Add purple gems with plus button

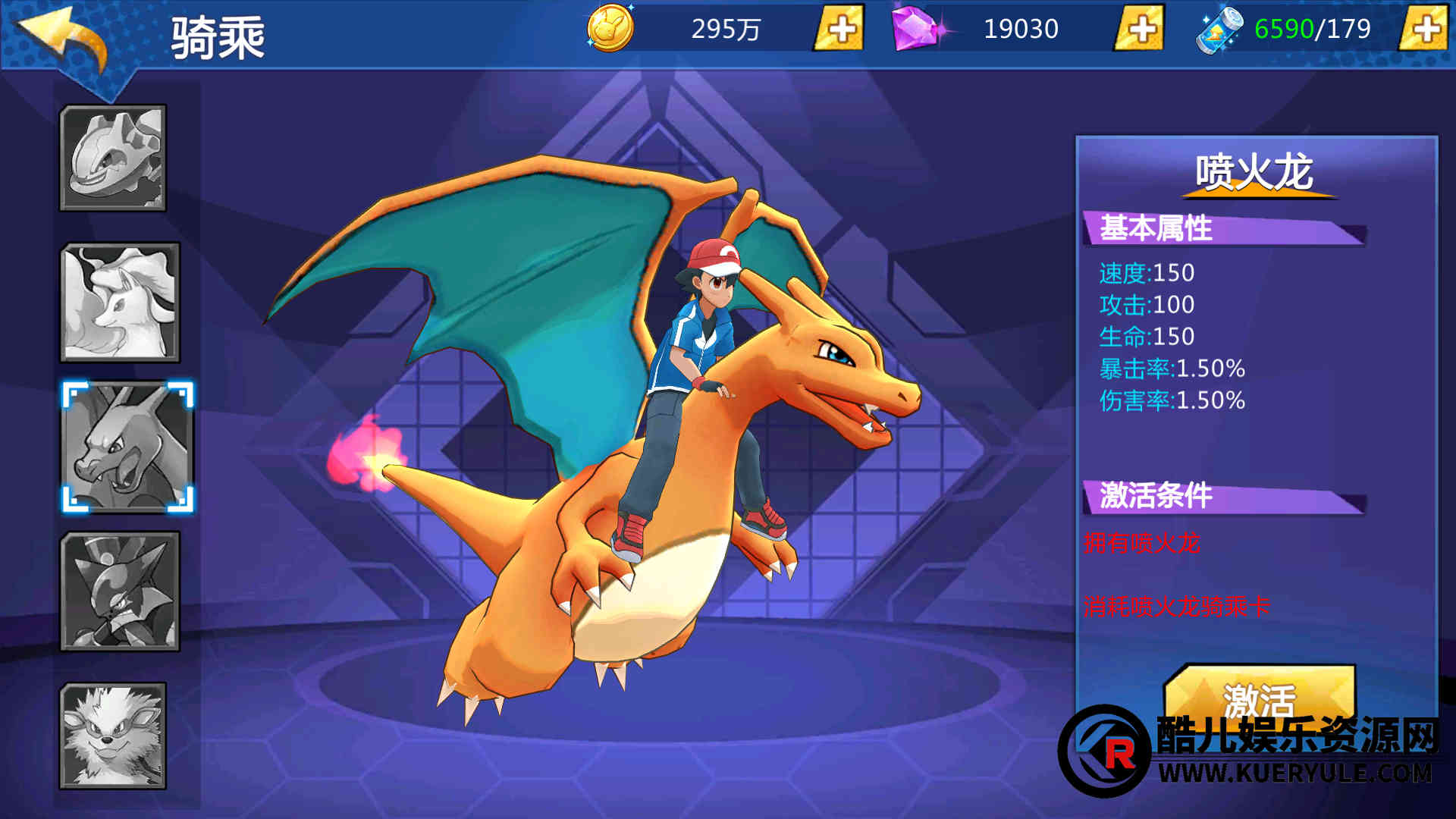coord(1140,29)
